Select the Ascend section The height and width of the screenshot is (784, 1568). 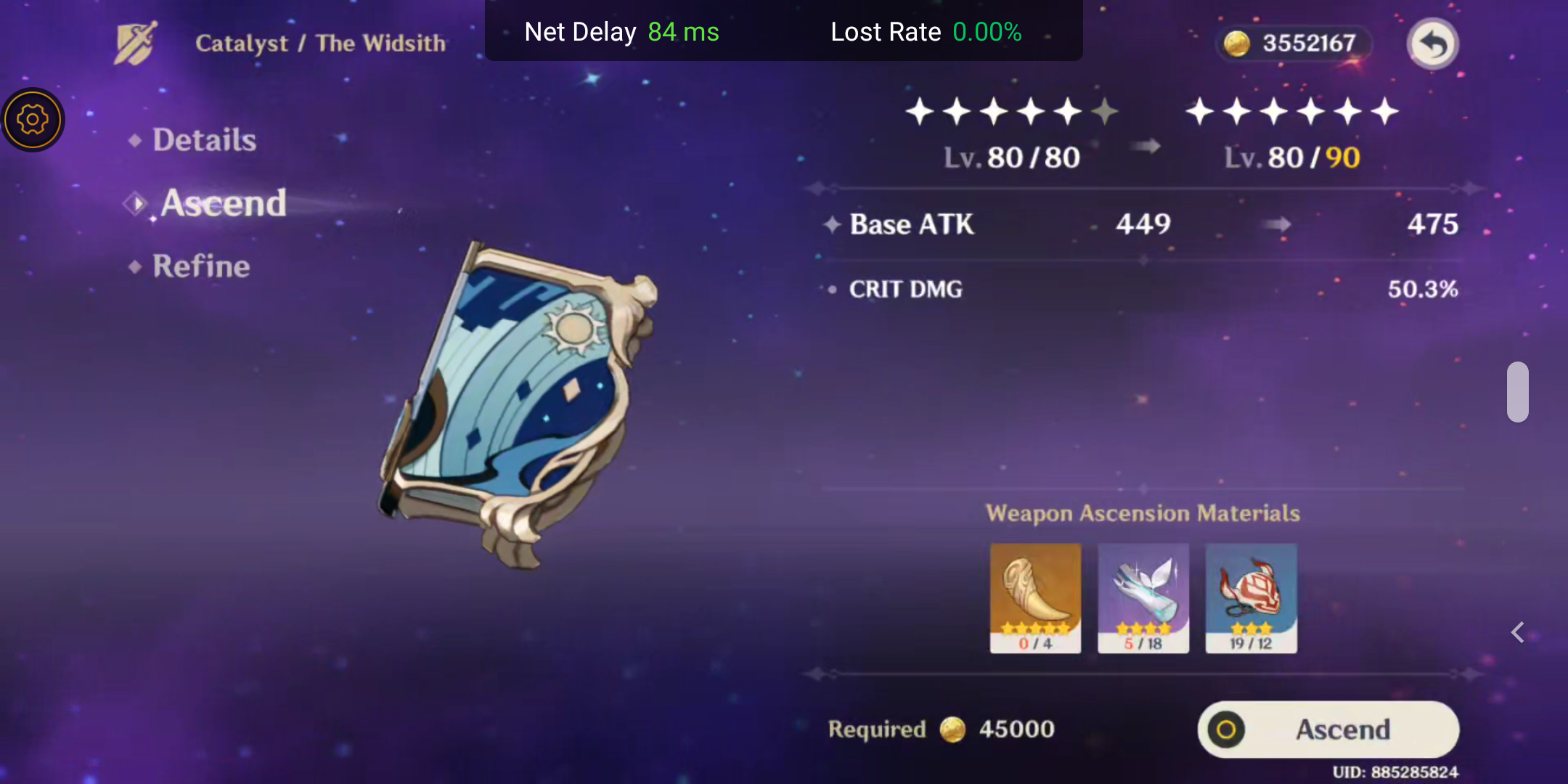click(x=224, y=203)
